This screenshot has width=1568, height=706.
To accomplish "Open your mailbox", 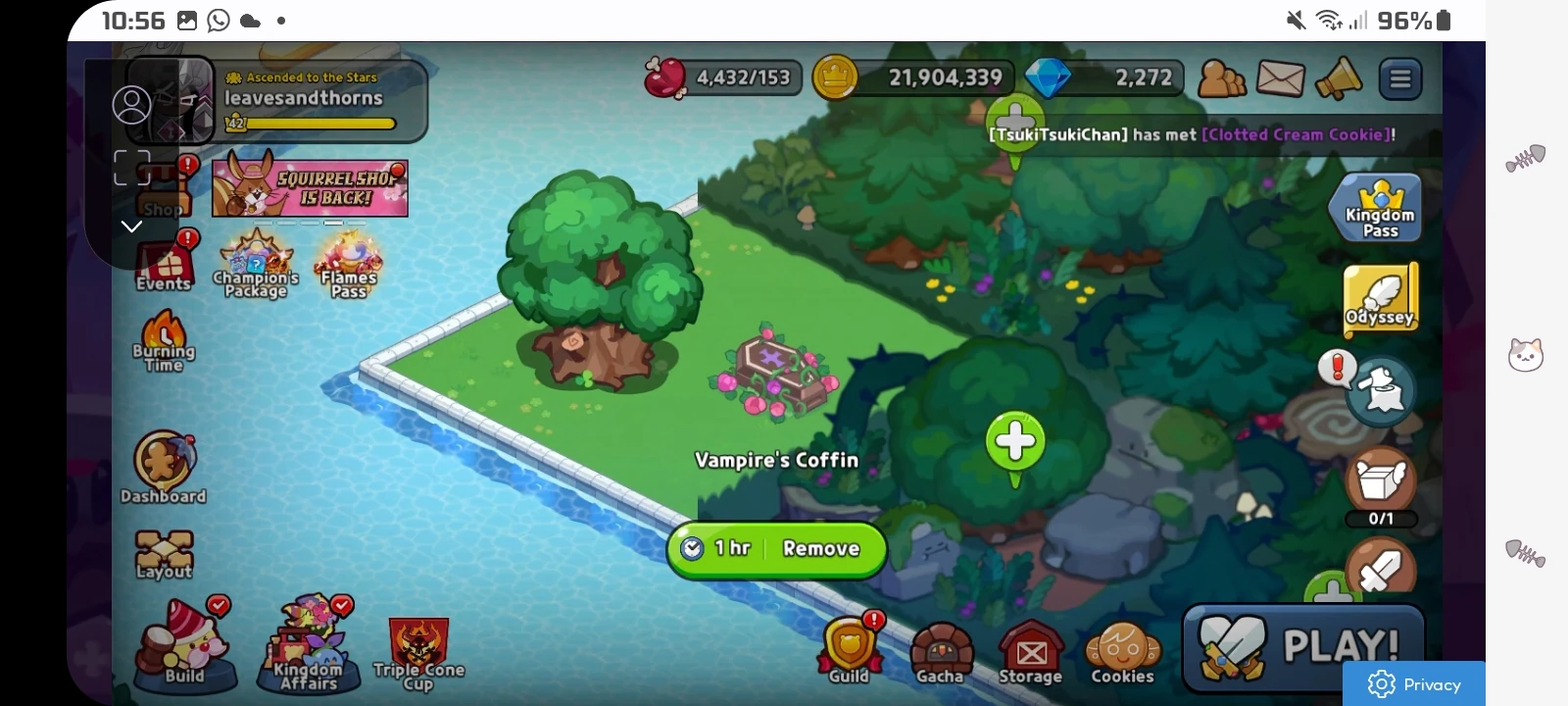I will (x=1281, y=77).
